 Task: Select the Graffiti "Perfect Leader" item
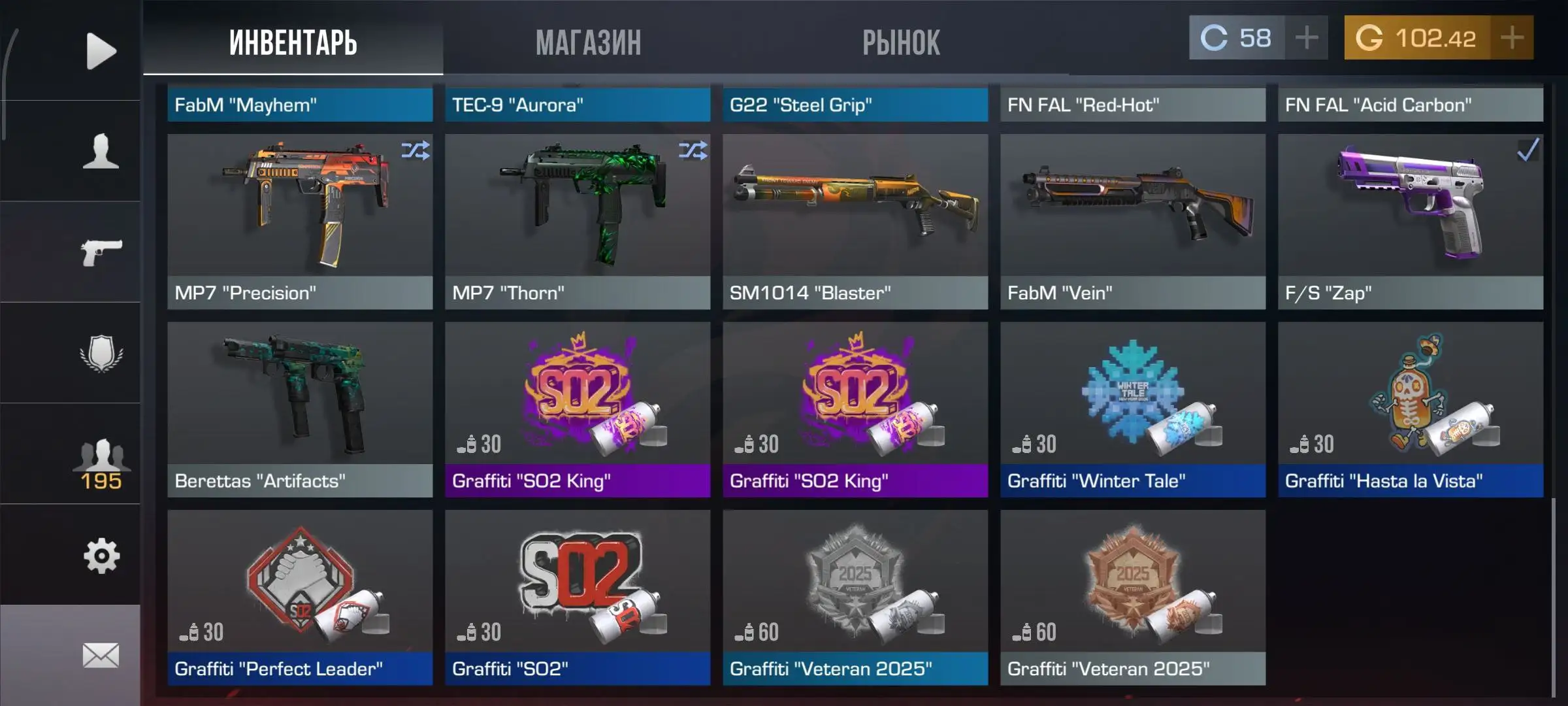[x=300, y=597]
